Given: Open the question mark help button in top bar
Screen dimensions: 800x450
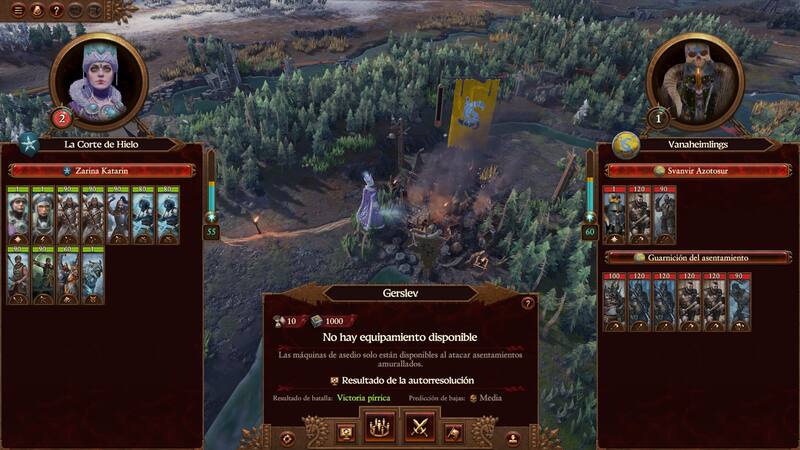Looking at the screenshot, I should 56,10.
